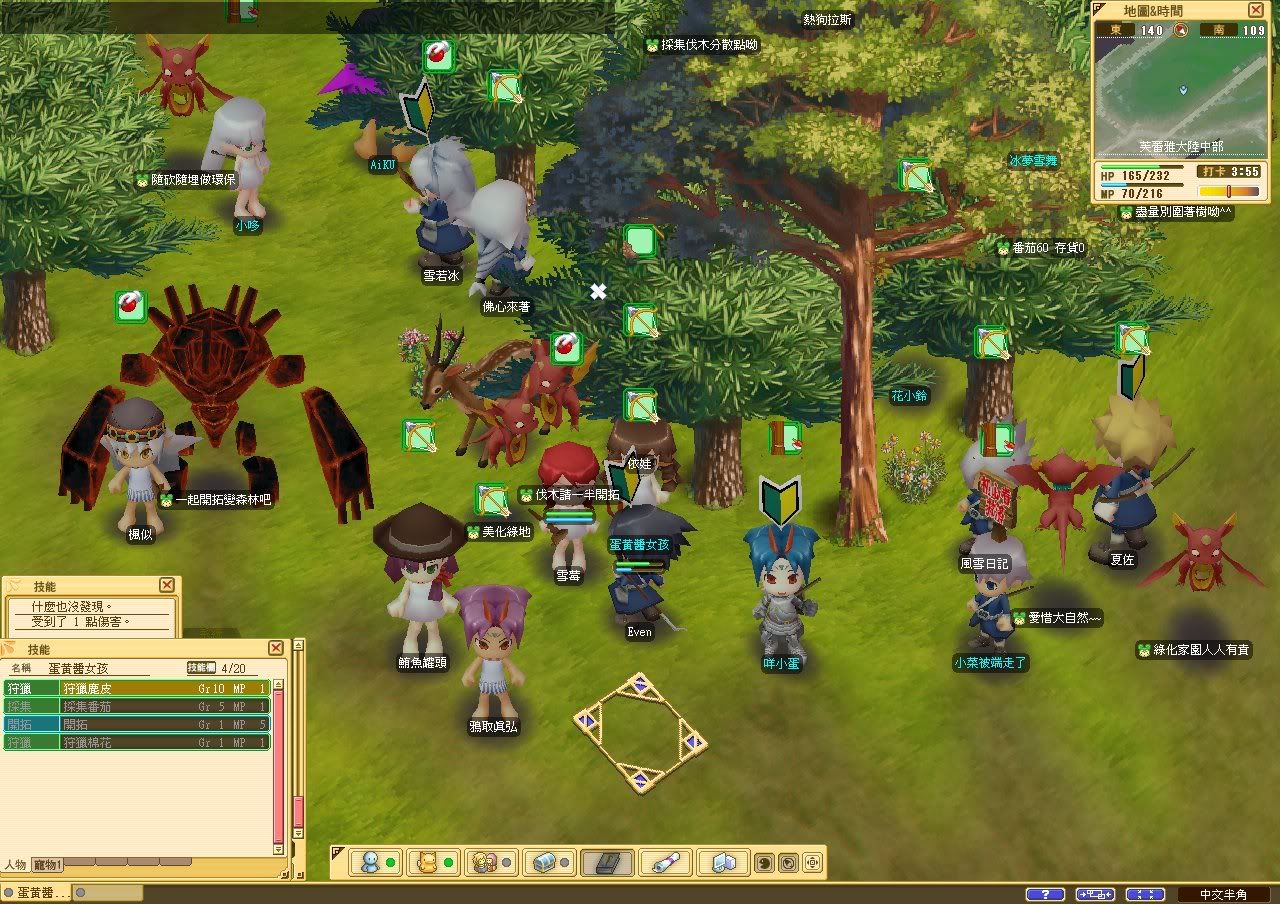Click the compass icon on the minimap

point(1181,30)
